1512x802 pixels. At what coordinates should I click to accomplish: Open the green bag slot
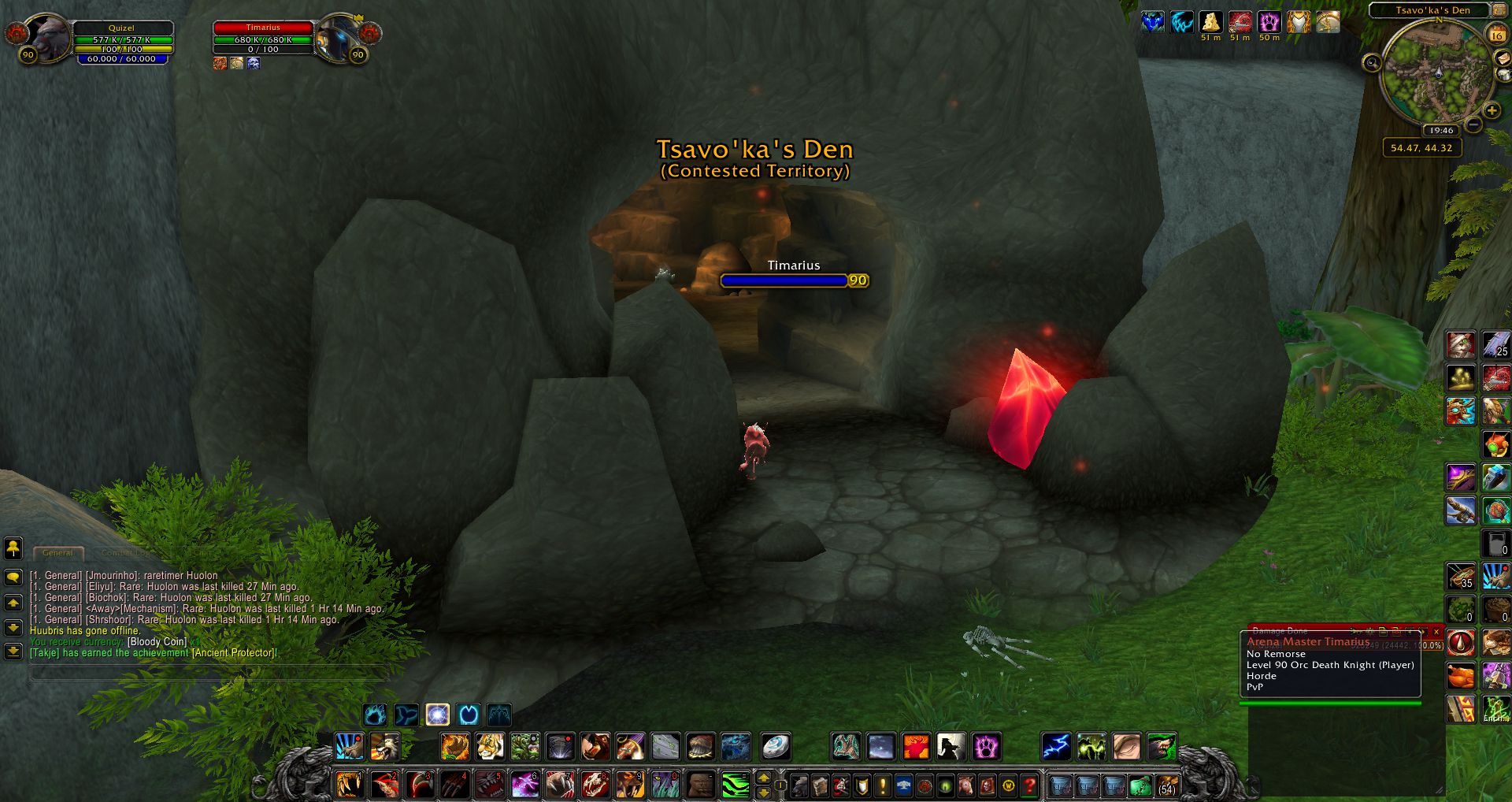[x=1140, y=785]
